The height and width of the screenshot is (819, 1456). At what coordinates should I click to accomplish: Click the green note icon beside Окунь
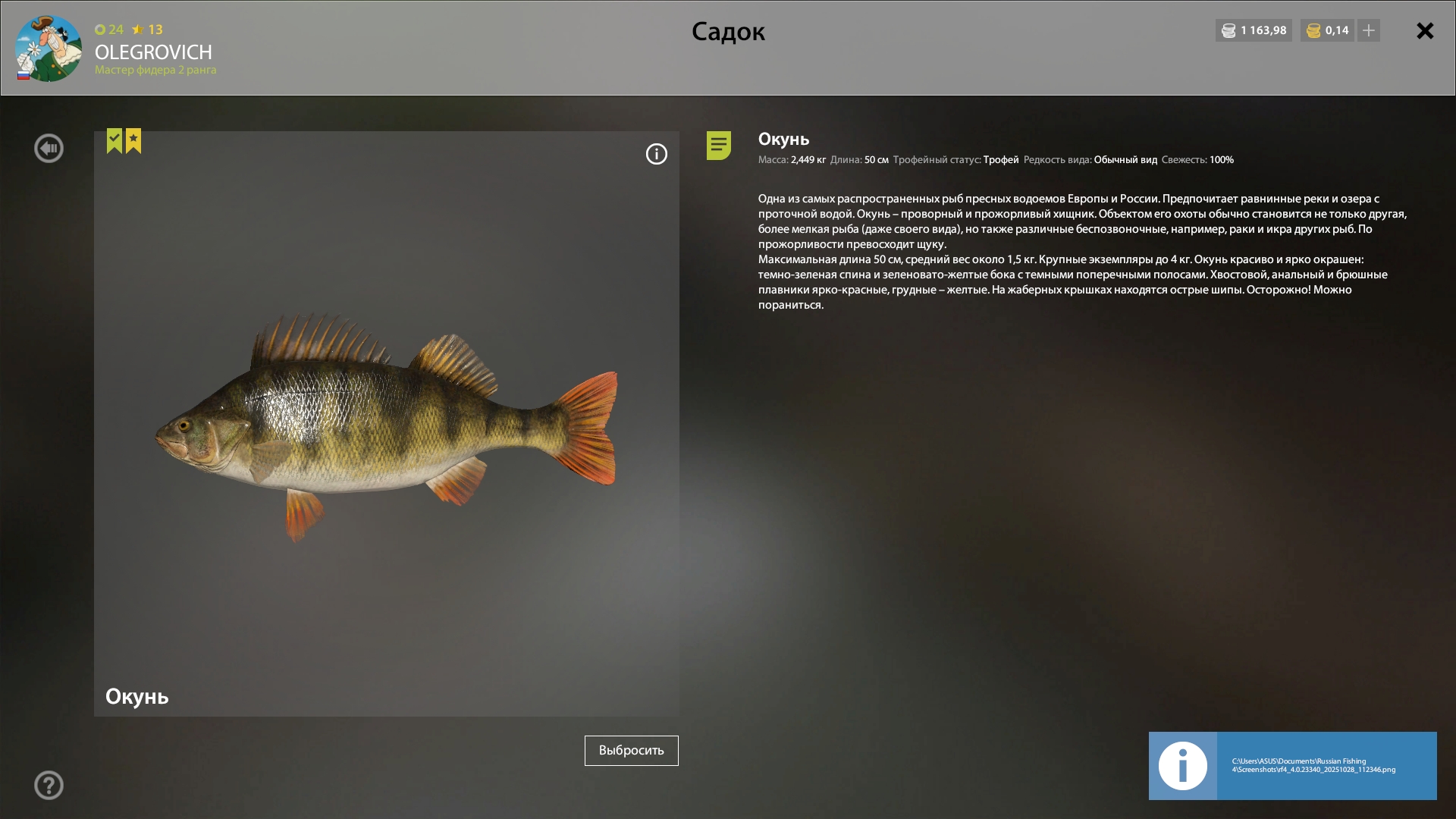[718, 145]
